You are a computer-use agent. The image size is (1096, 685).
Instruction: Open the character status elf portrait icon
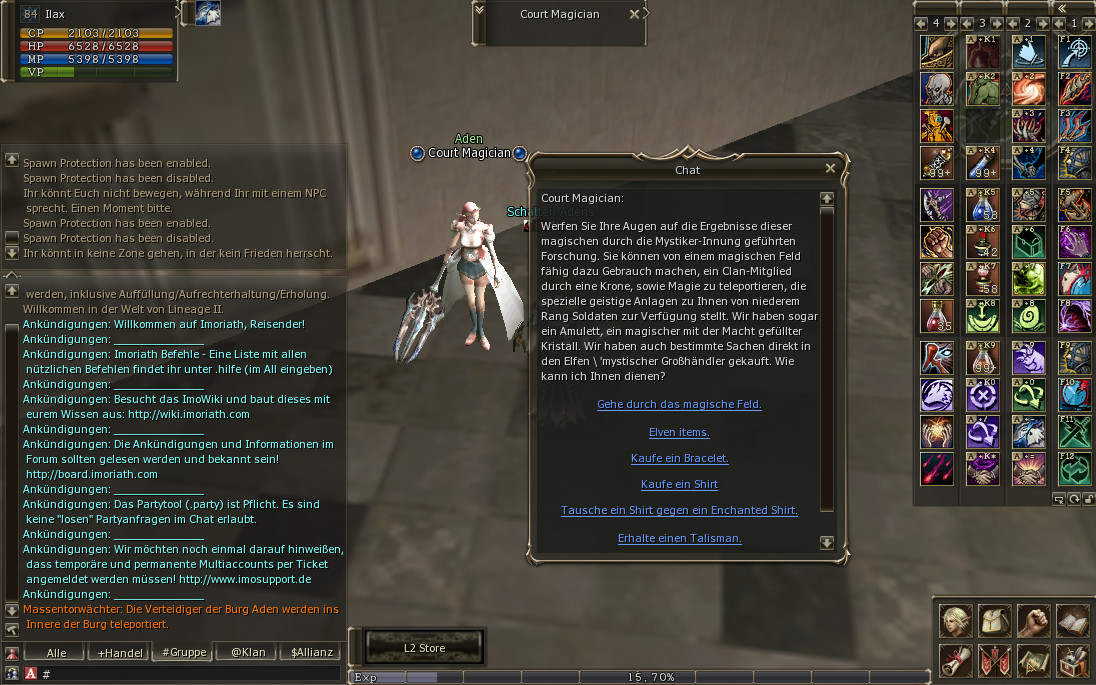(955, 620)
